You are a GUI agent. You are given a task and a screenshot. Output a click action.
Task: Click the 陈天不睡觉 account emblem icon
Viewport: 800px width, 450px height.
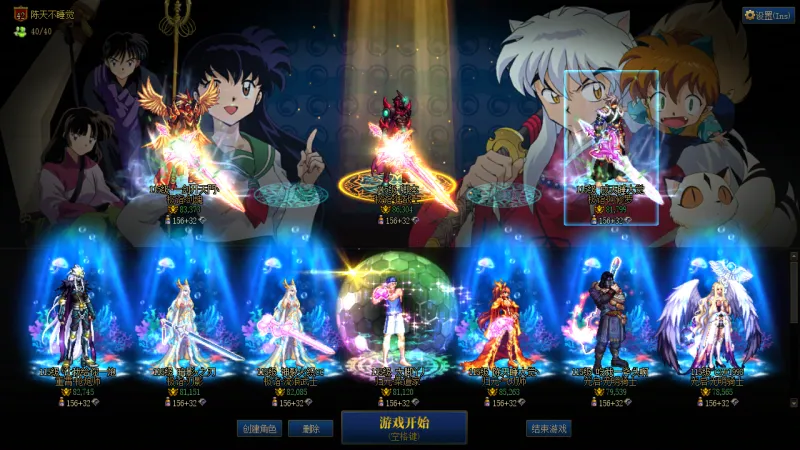(20, 14)
